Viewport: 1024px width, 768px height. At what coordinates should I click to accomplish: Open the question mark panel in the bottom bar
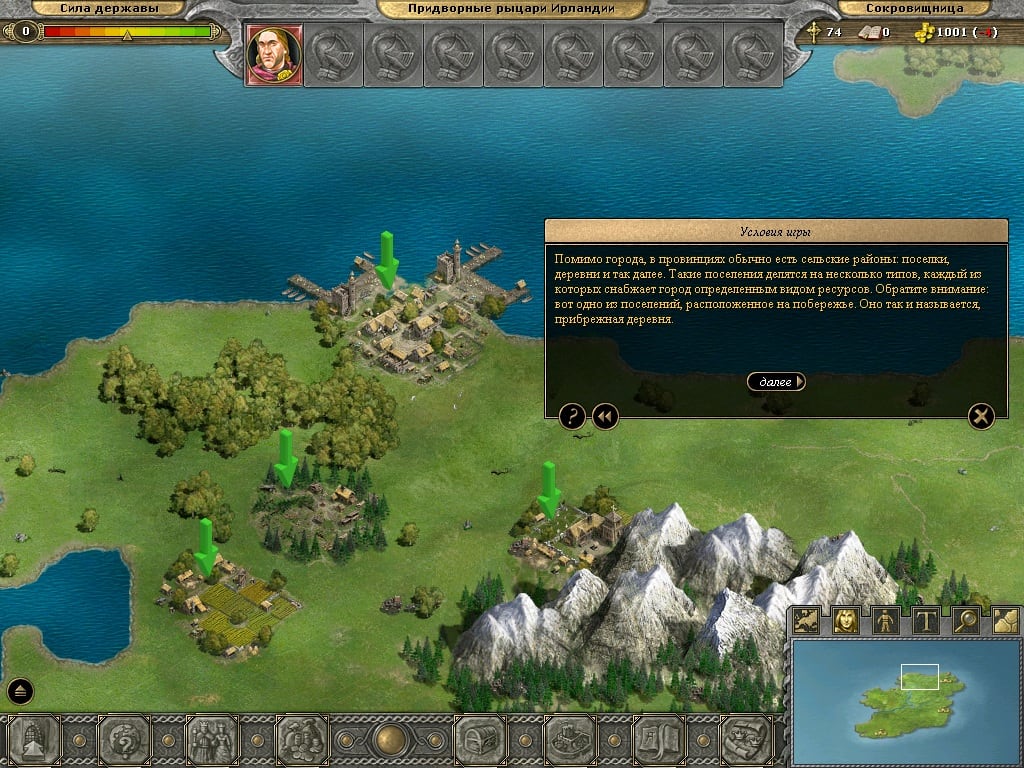point(124,741)
